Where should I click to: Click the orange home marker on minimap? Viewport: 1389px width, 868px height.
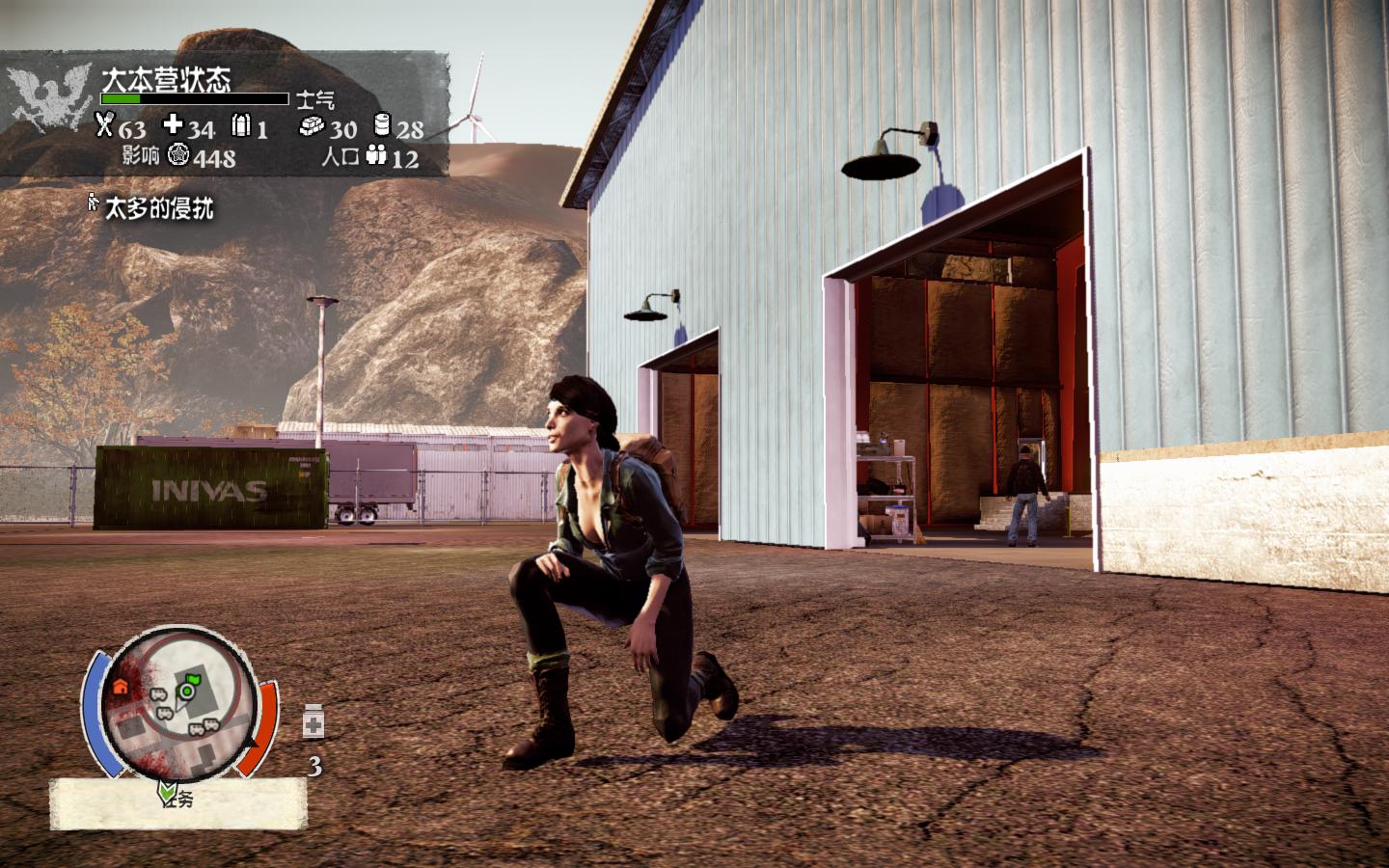121,687
